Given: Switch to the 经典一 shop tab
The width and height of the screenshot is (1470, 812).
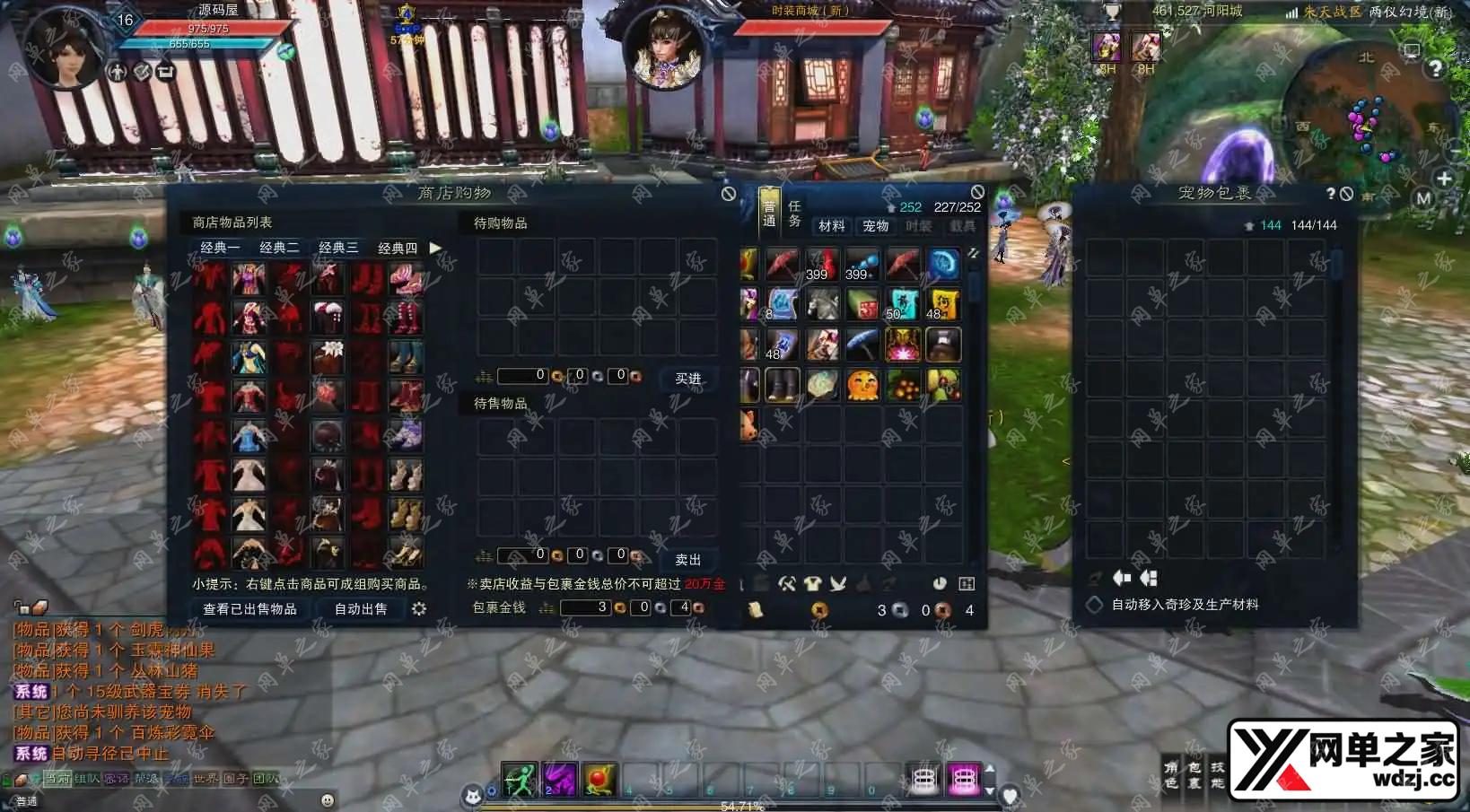Looking at the screenshot, I should pyautogui.click(x=220, y=248).
